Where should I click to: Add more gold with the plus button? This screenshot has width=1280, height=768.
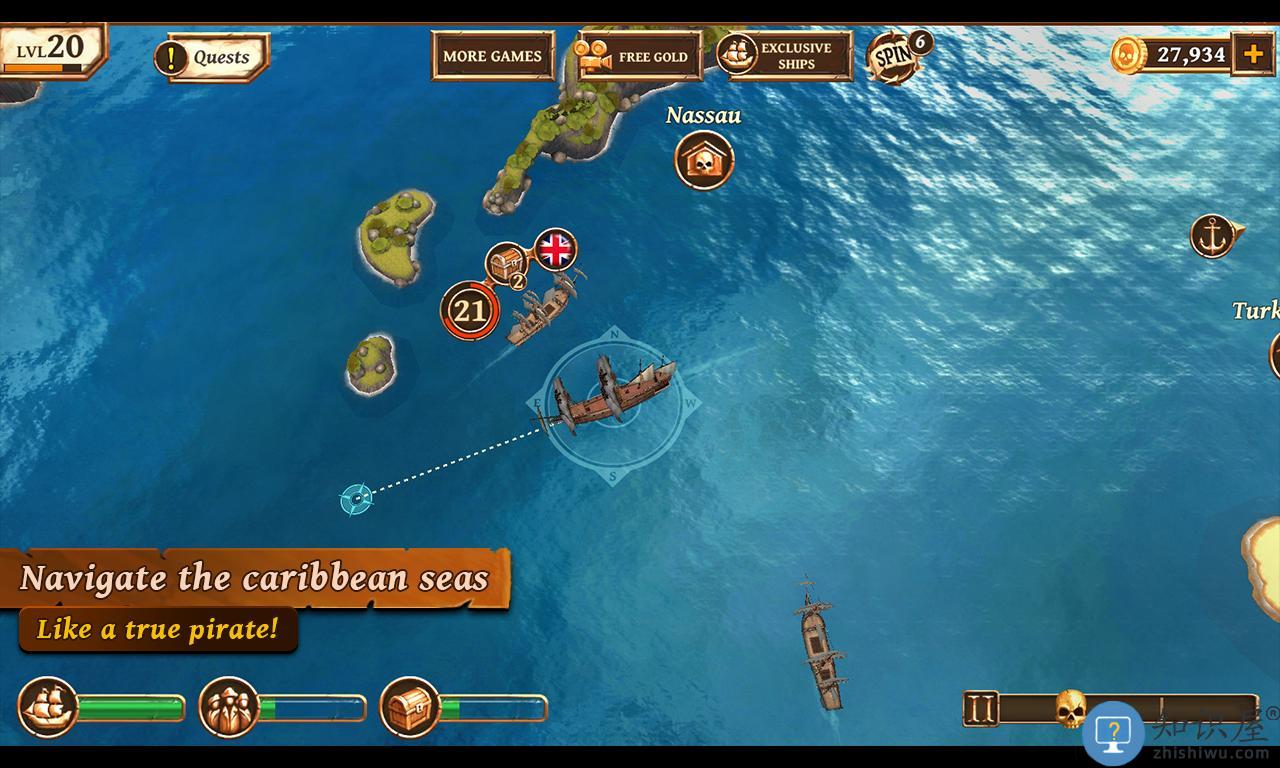1253,54
